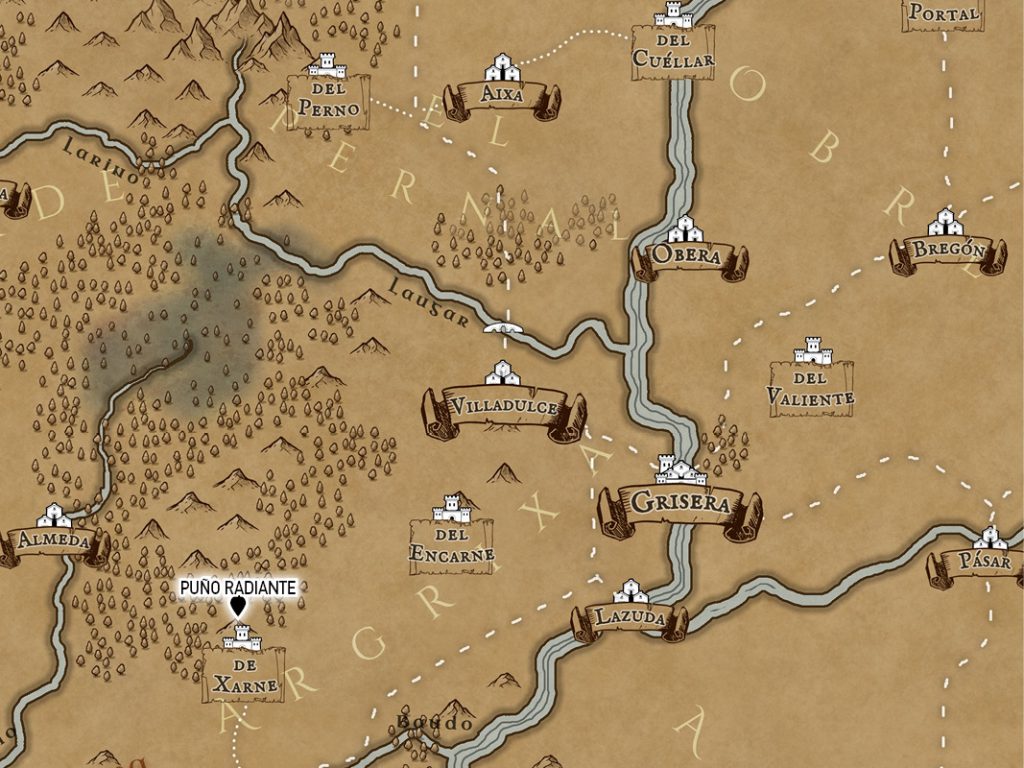Viewport: 1024px width, 768px height.
Task: Click the Puño Radiante map pin
Action: coord(238,606)
